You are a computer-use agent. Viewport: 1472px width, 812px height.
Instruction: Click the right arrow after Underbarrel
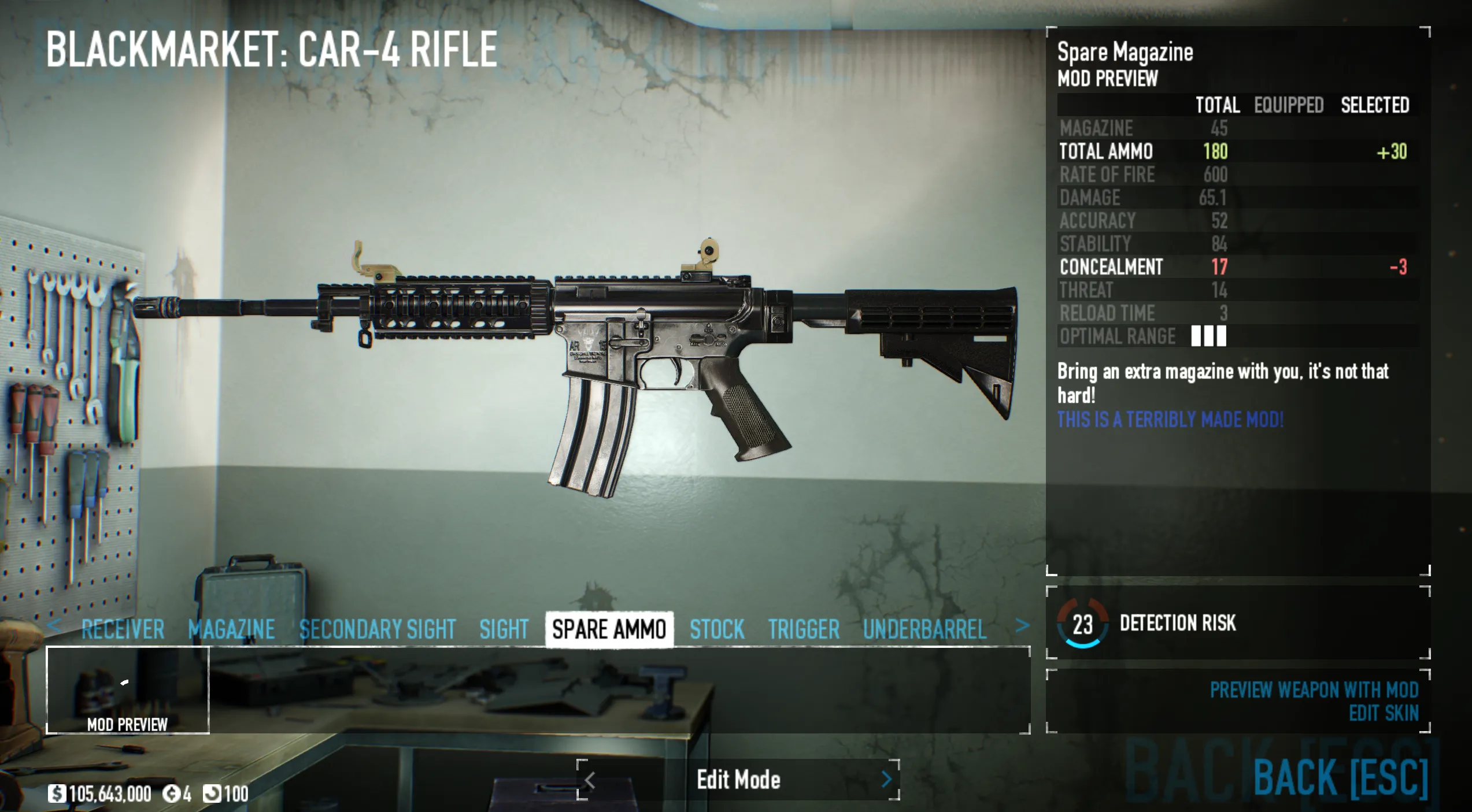[1022, 626]
